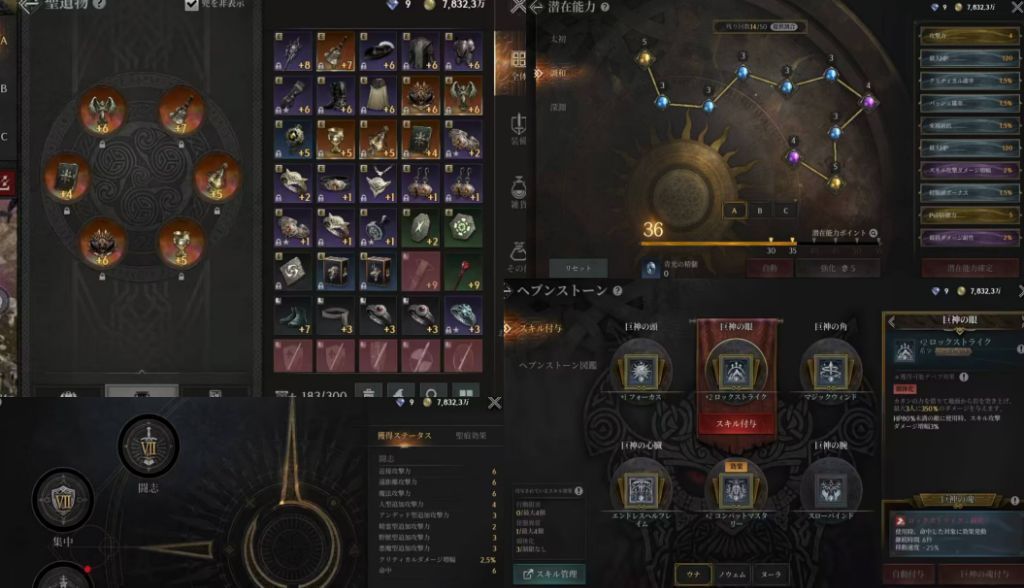Select the 闘志 VII node
The width and height of the screenshot is (1024, 588).
[149, 445]
